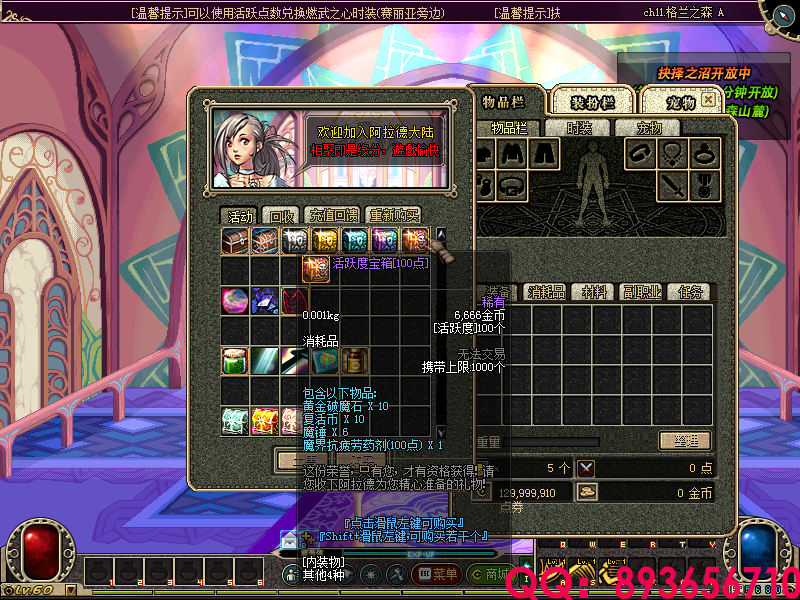Open the 菜单 menu button

pos(438,574)
